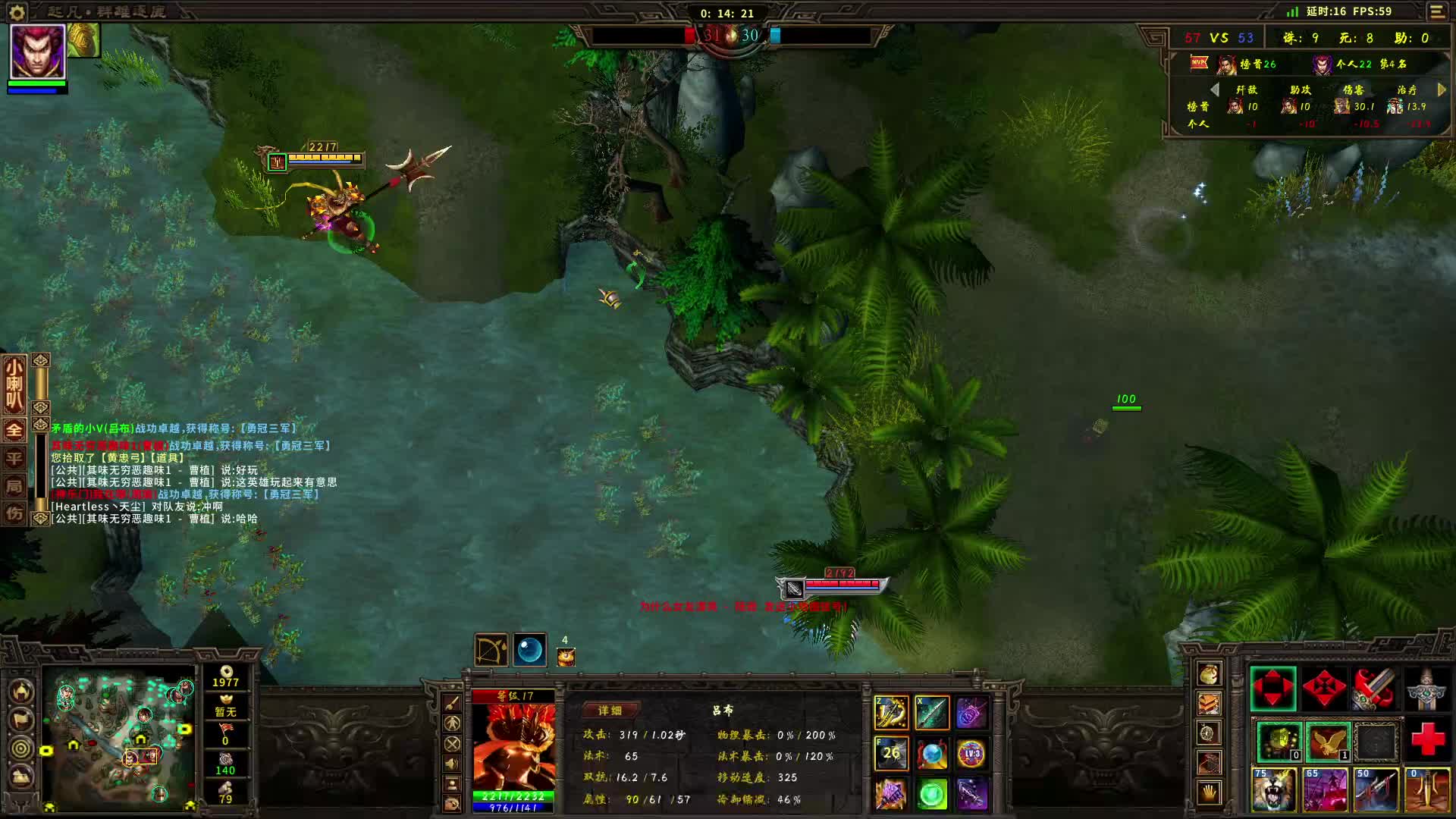Select the golden axe item with Z hotkey
Screen dimensions: 1456x819
[x=892, y=713]
